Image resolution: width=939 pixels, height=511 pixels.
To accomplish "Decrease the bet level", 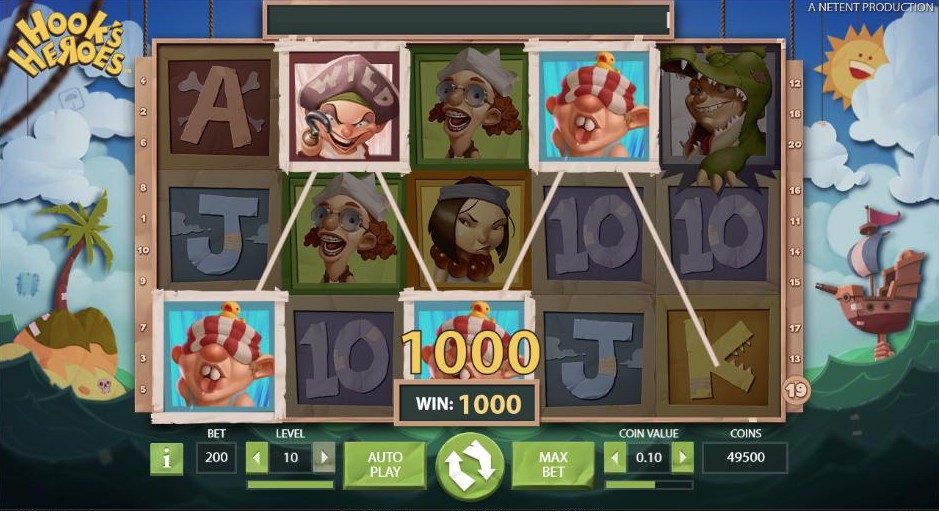I will 257,459.
